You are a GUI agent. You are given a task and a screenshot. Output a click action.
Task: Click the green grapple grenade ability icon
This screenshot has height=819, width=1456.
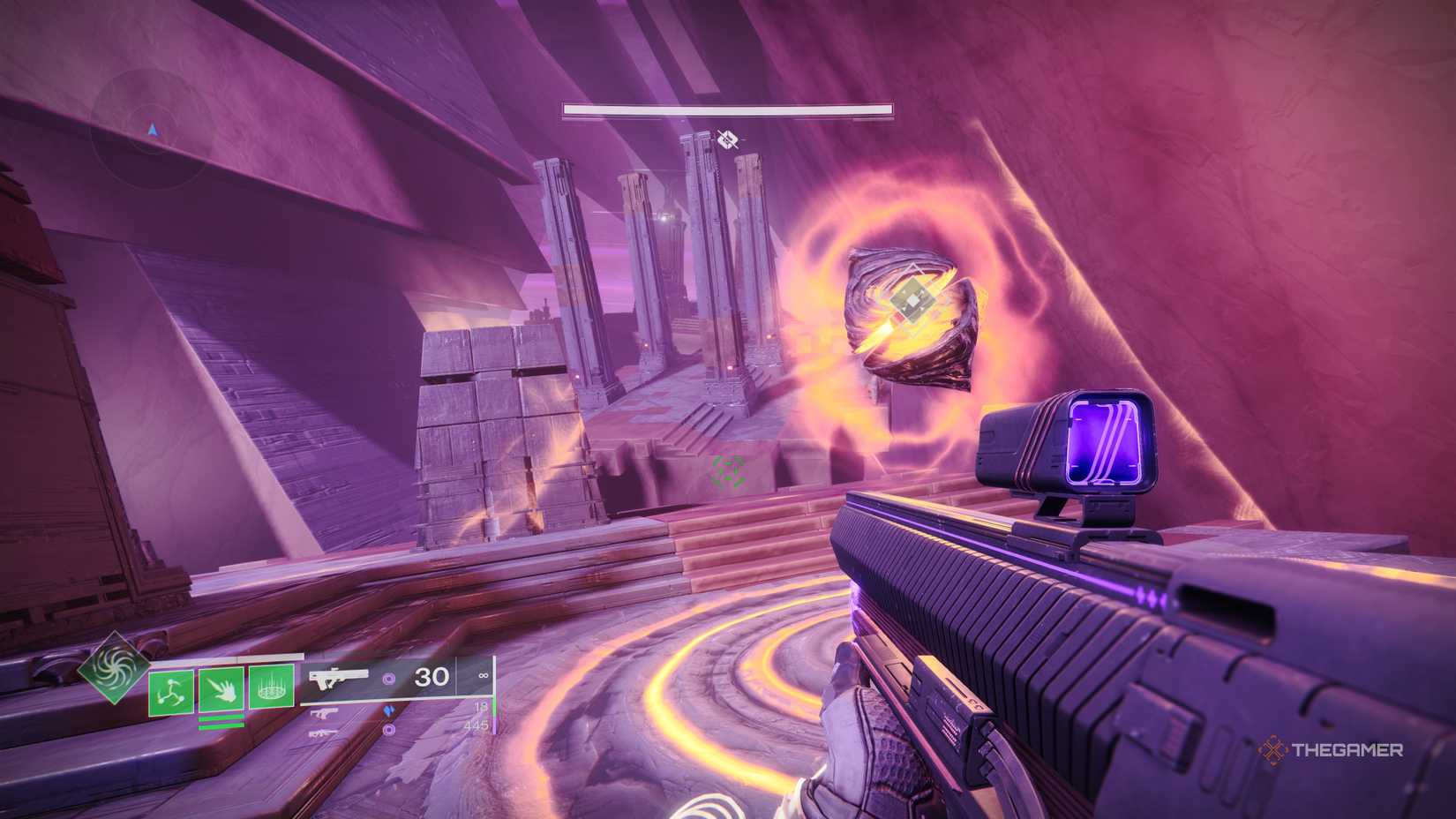(x=170, y=691)
